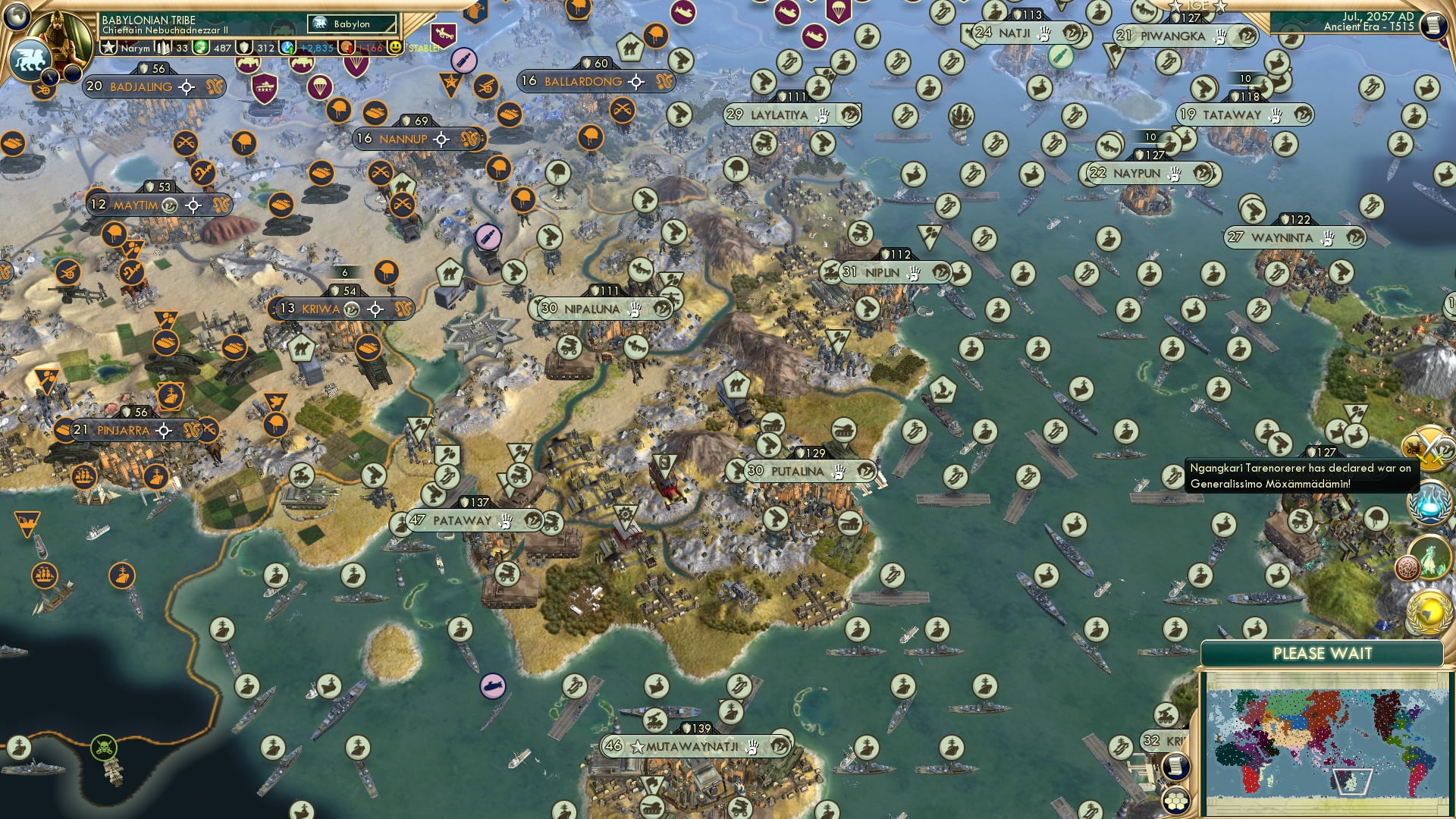Viewport: 1456px width, 819px height.
Task: Click the golden globe diplomacy icon
Action: (1426, 610)
